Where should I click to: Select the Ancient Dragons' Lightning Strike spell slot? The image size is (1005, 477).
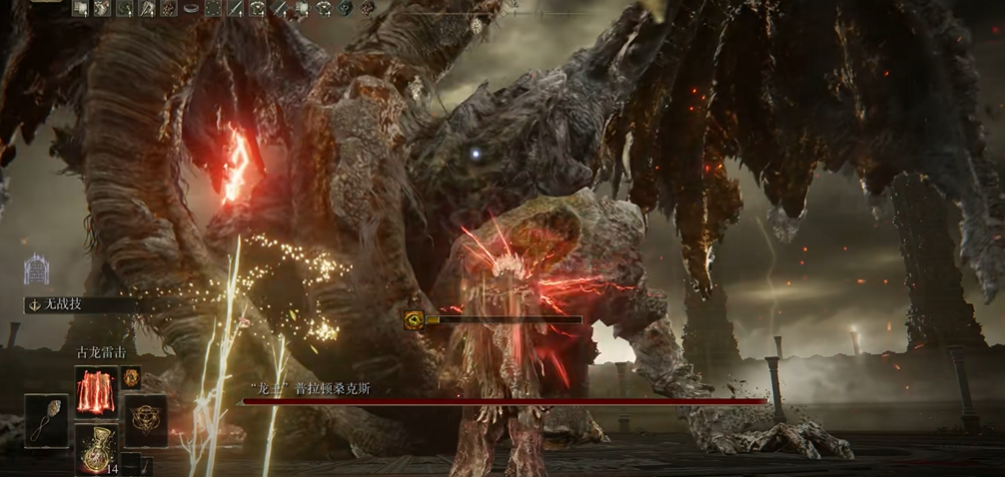click(96, 390)
